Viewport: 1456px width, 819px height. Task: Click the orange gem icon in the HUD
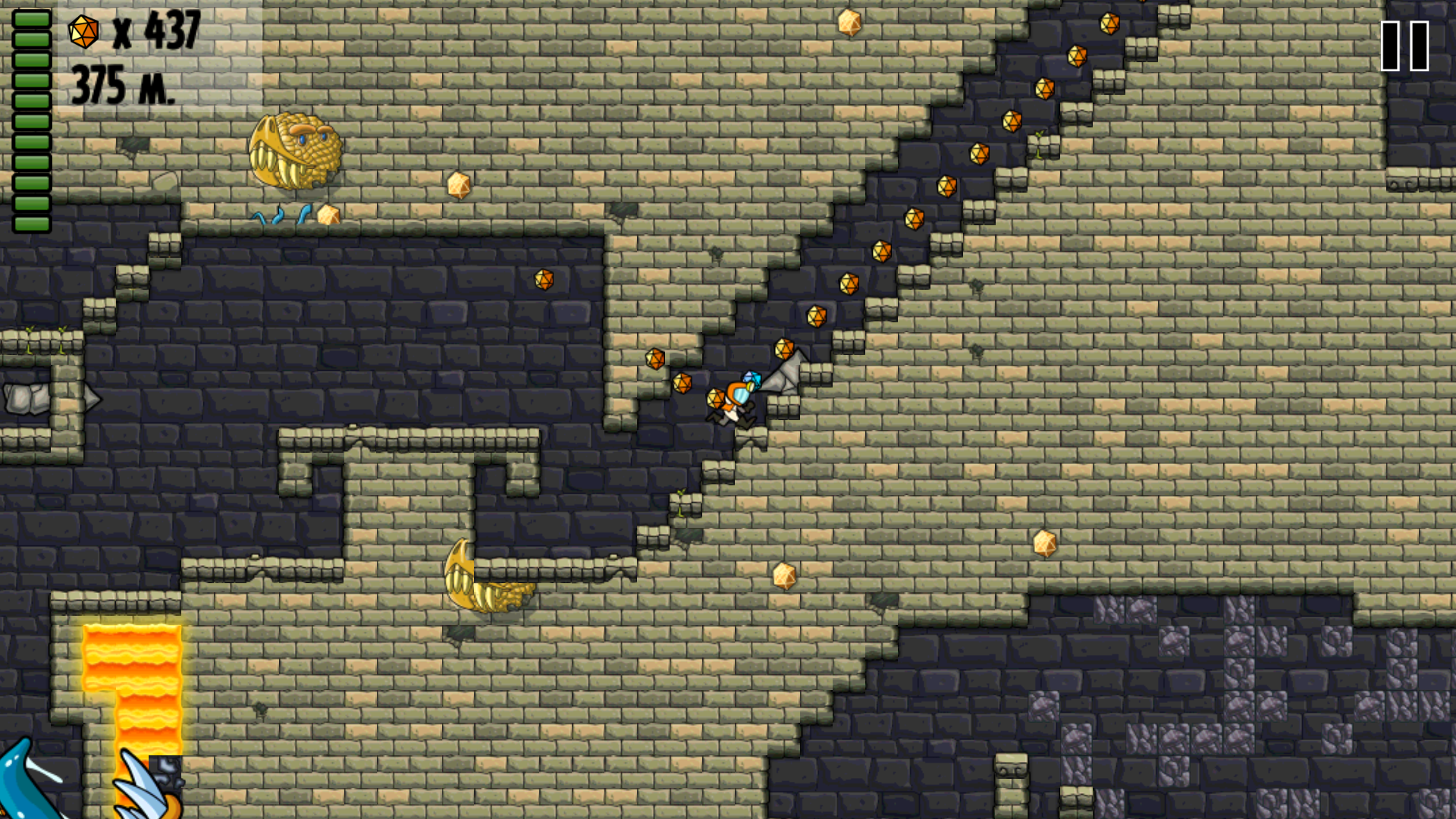tap(82, 32)
